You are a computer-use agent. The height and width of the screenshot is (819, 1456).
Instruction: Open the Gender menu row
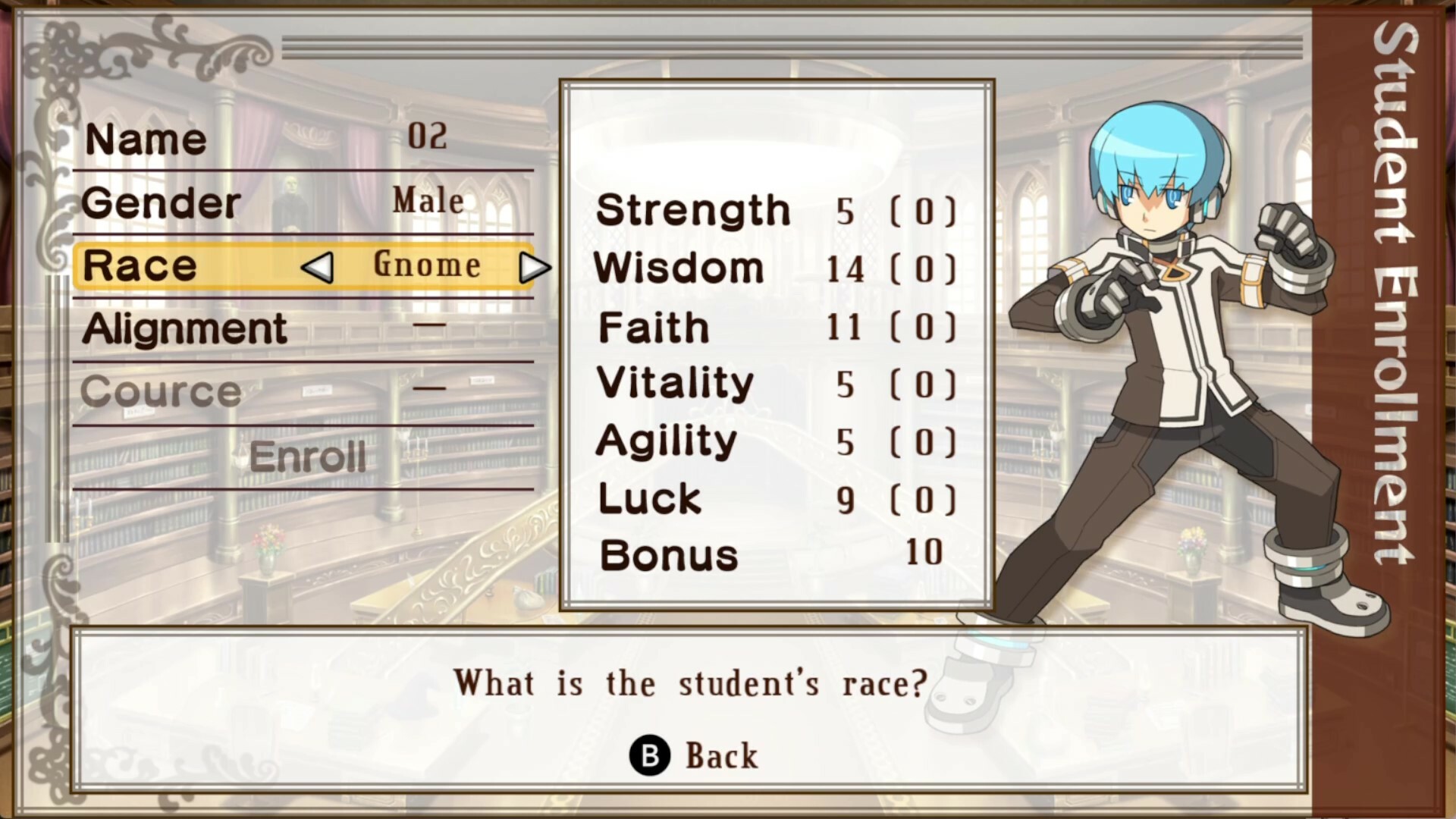[x=160, y=202]
